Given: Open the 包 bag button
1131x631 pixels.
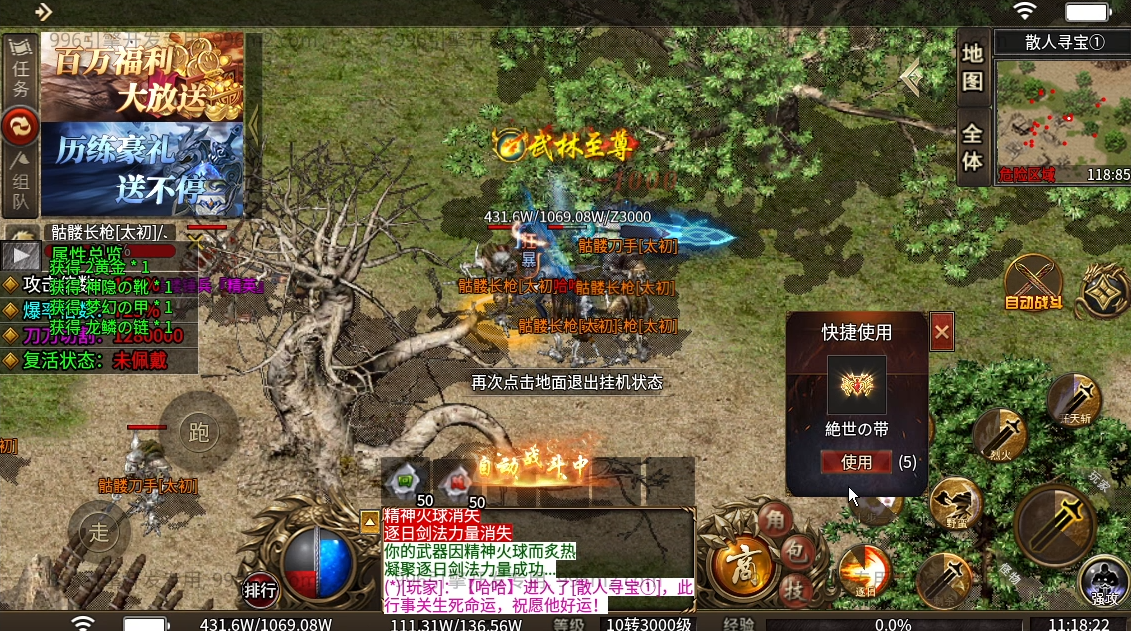Looking at the screenshot, I should click(794, 551).
